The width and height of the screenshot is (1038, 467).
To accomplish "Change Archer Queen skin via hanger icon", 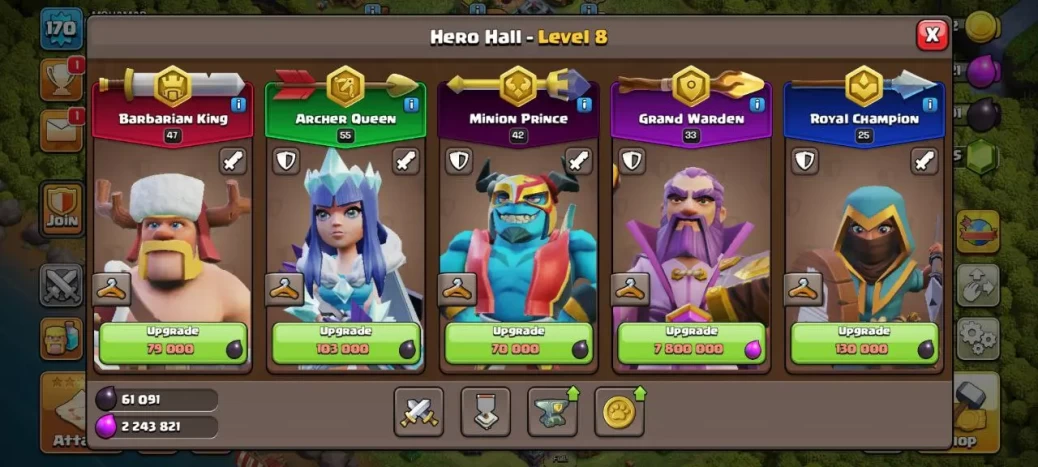I will 285,289.
